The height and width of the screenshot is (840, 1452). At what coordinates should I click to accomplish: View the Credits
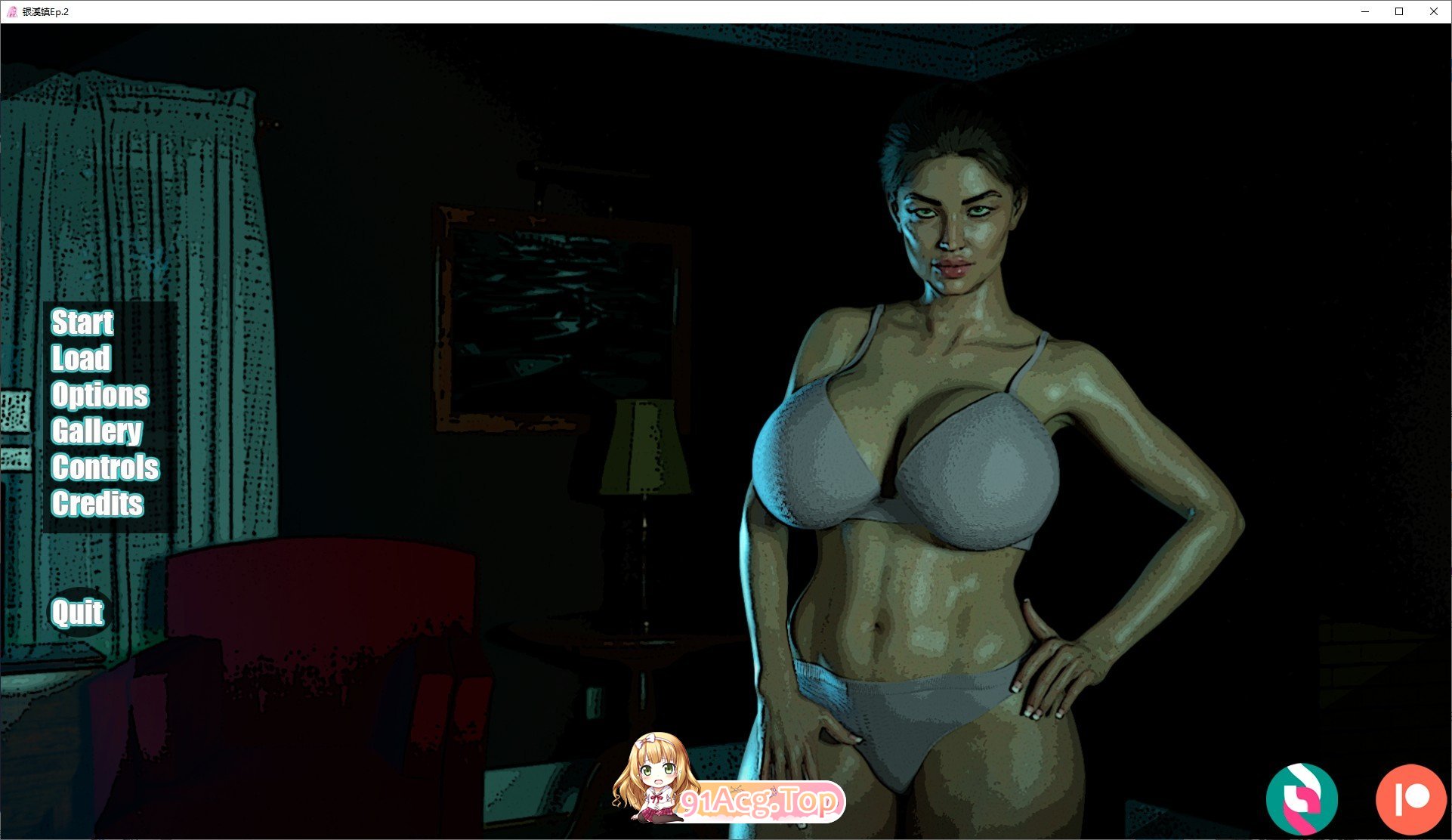97,504
